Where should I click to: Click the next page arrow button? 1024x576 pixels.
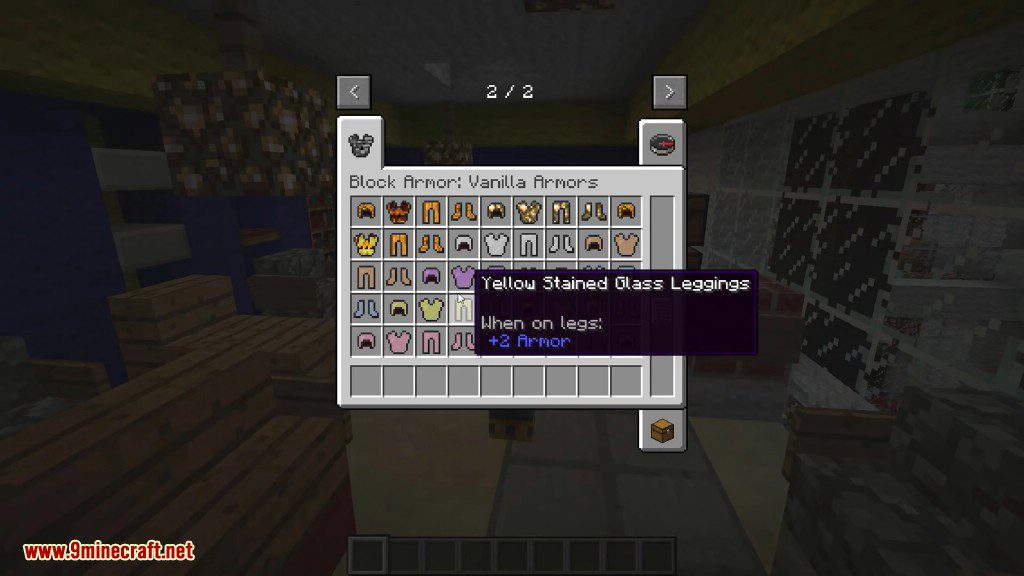point(669,92)
